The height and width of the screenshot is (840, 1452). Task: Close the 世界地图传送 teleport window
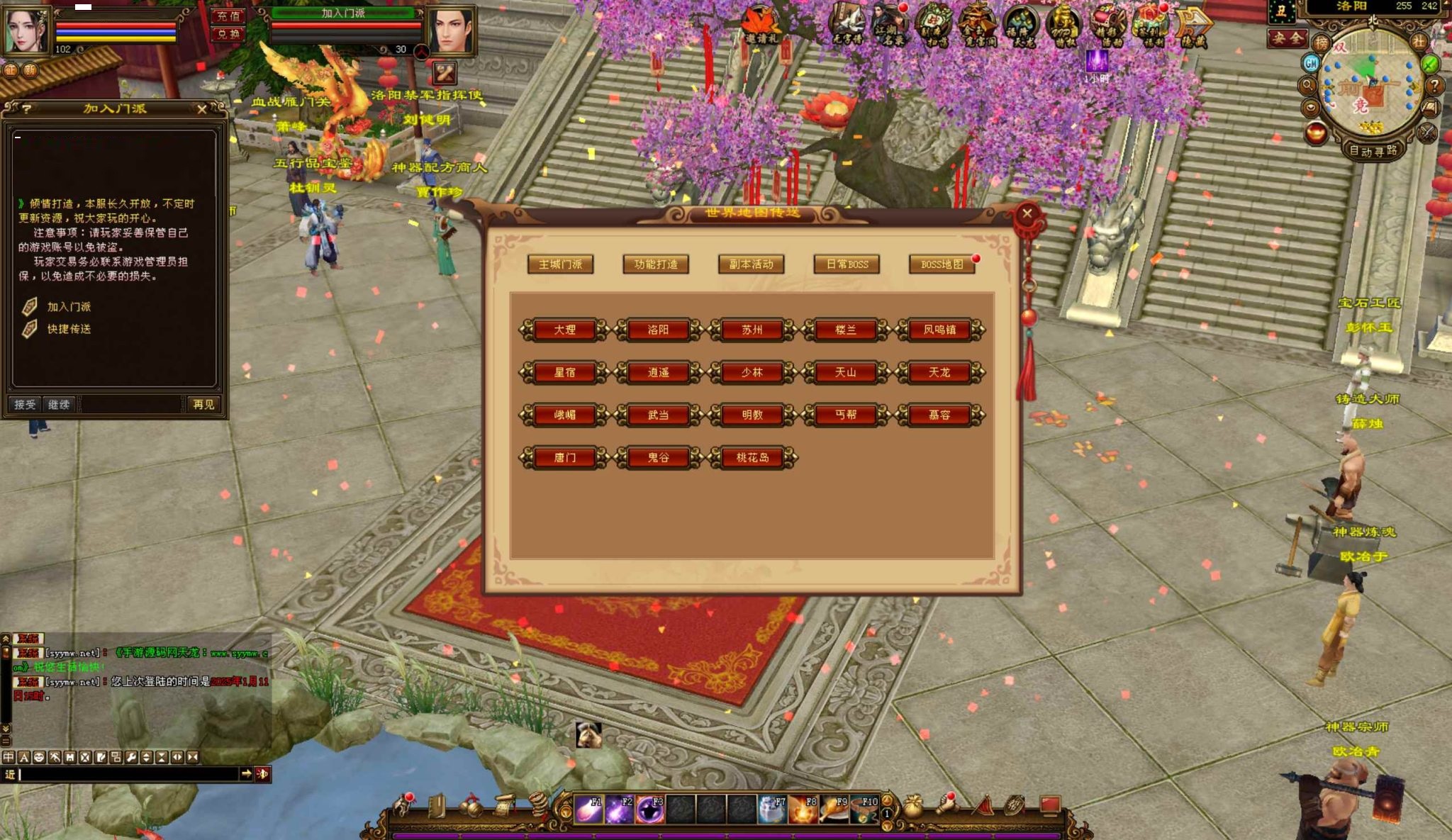point(1027,213)
